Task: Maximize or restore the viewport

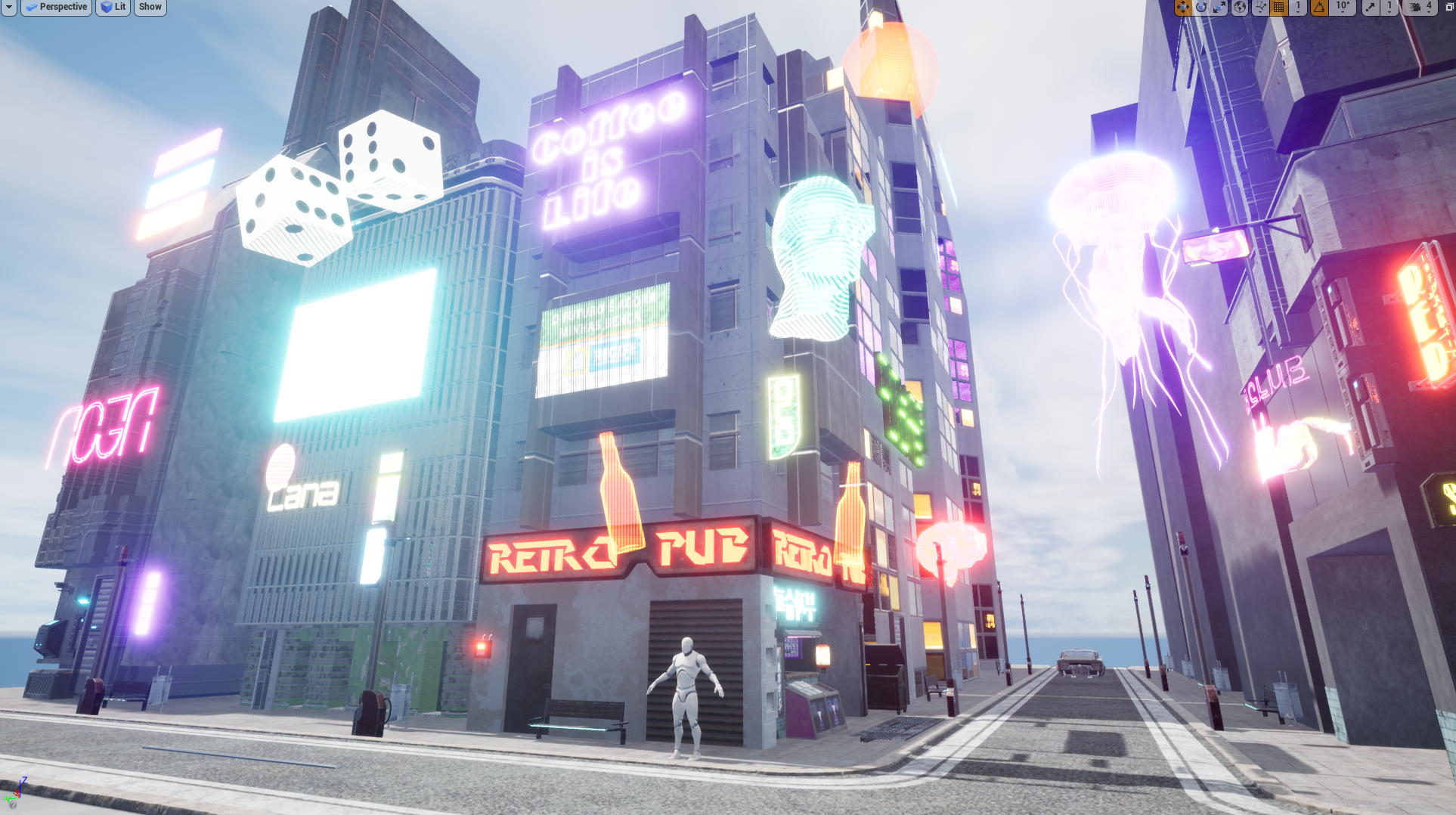Action: tap(1450, 7)
